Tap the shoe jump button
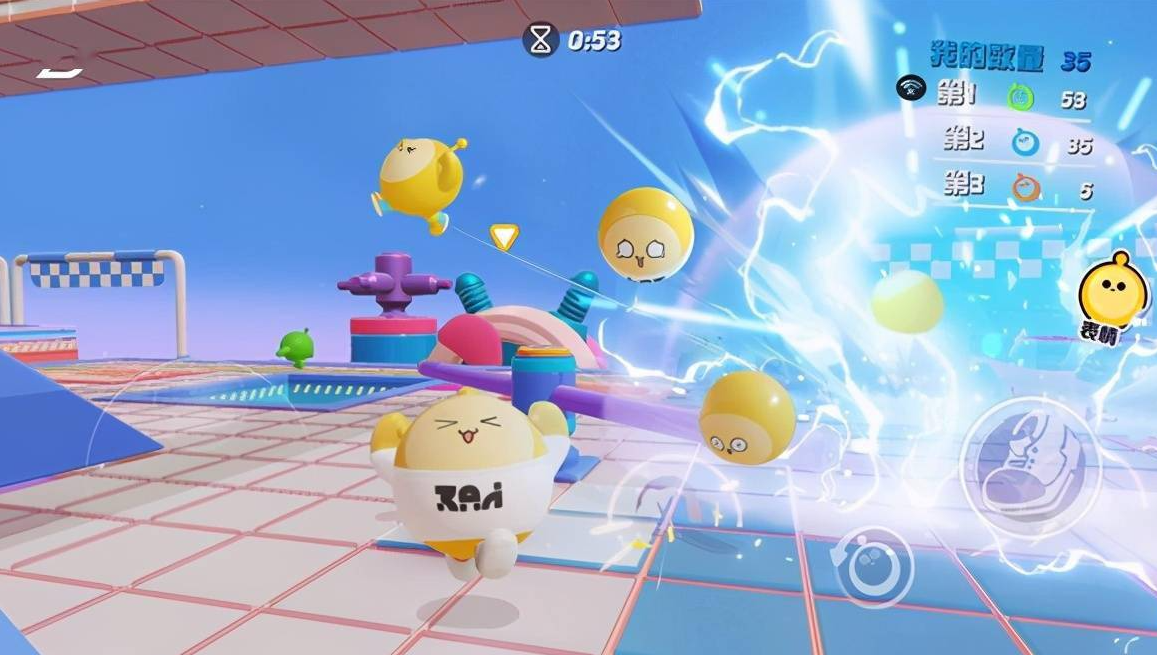This screenshot has height=655, width=1157. (1029, 467)
